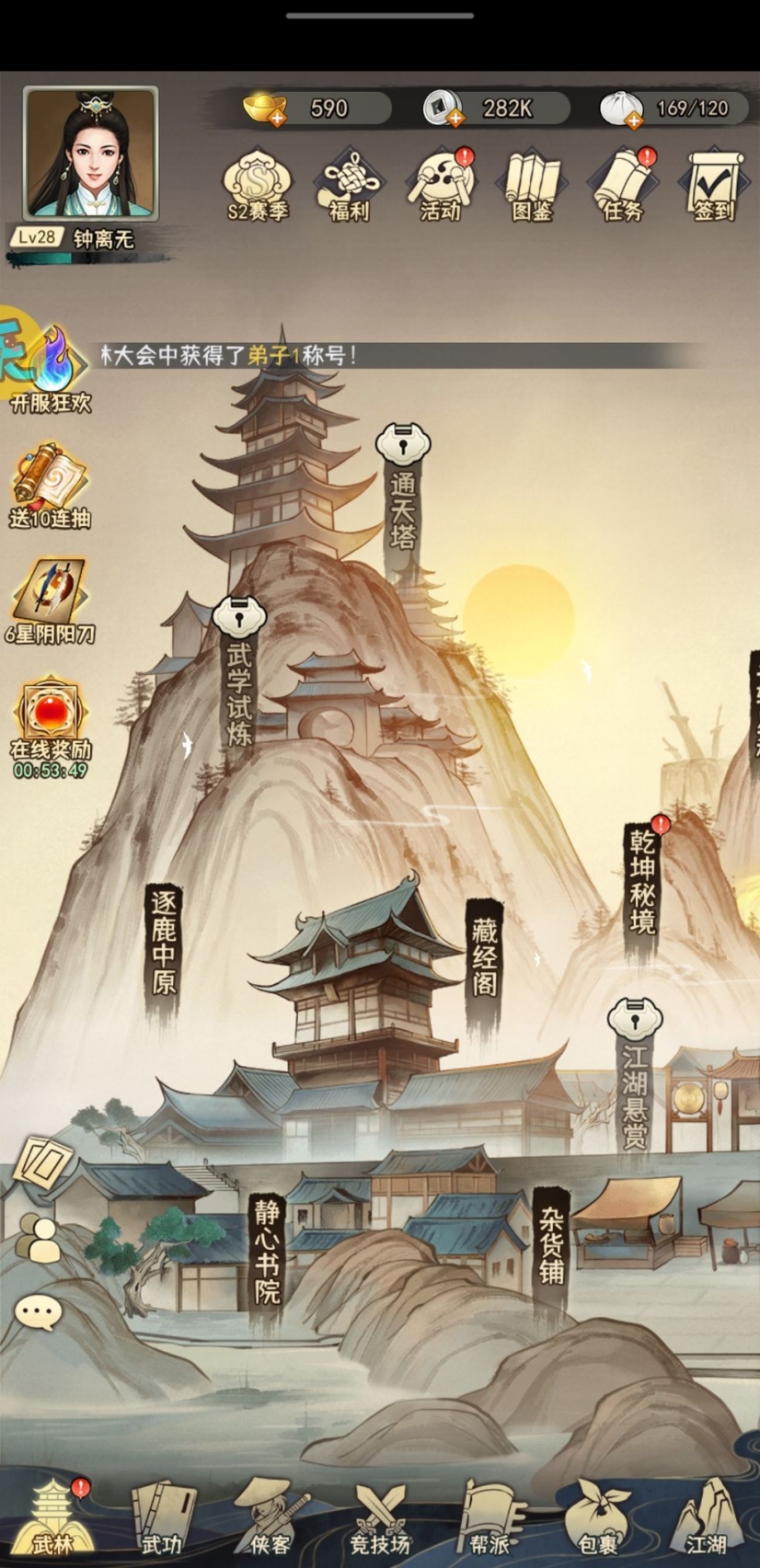The image size is (760, 1568).
Task: Open the player portrait profile
Action: [x=90, y=154]
